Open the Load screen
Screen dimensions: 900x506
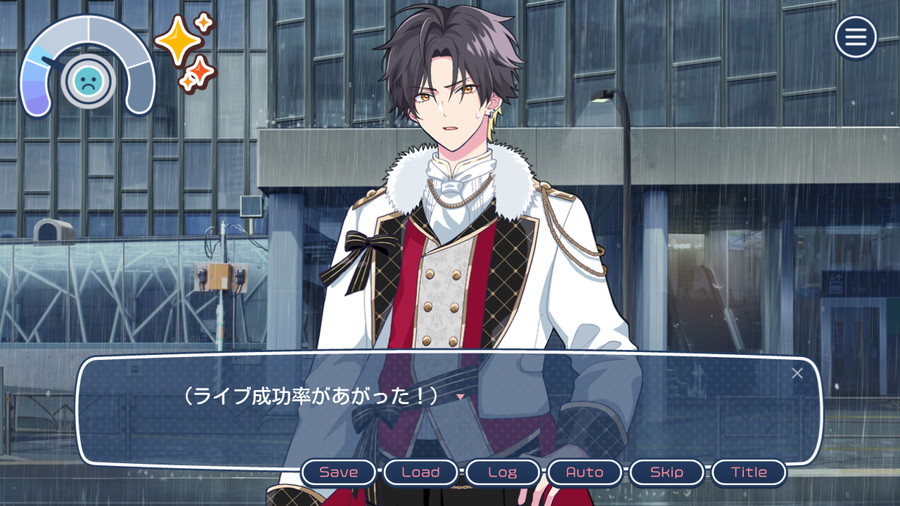click(420, 472)
